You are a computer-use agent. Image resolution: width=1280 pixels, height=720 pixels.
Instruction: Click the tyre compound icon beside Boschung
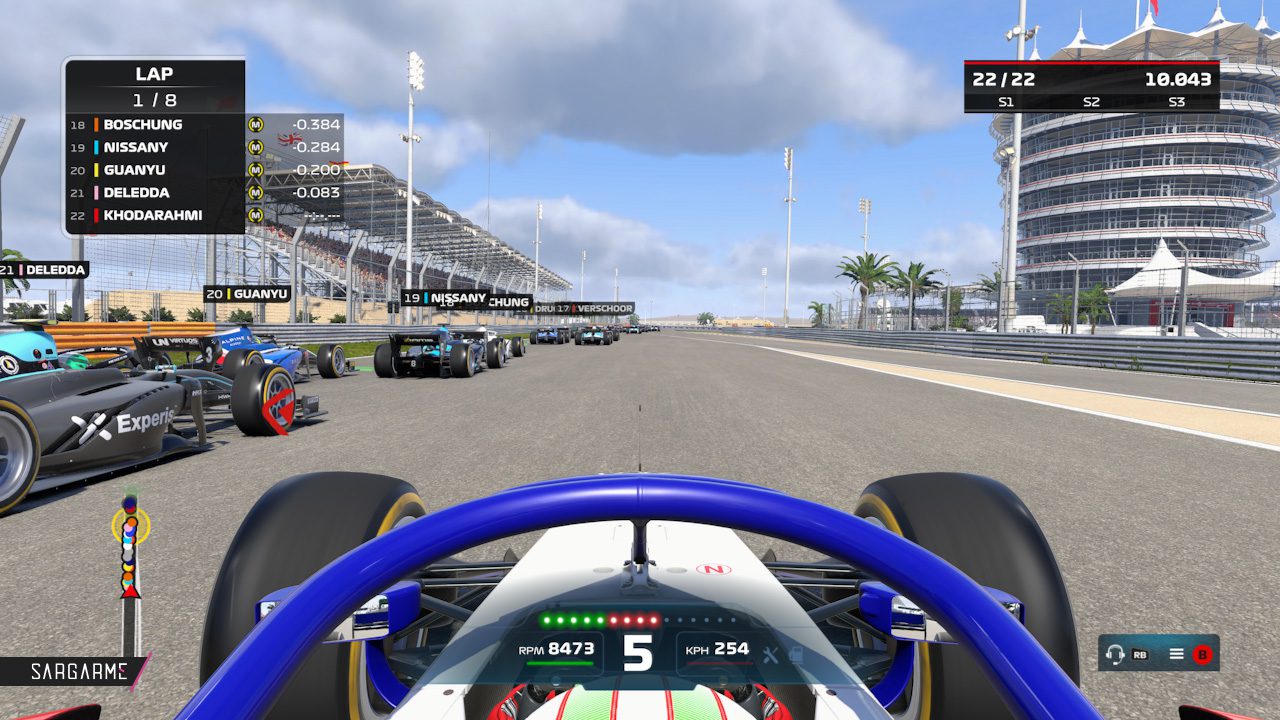(256, 125)
